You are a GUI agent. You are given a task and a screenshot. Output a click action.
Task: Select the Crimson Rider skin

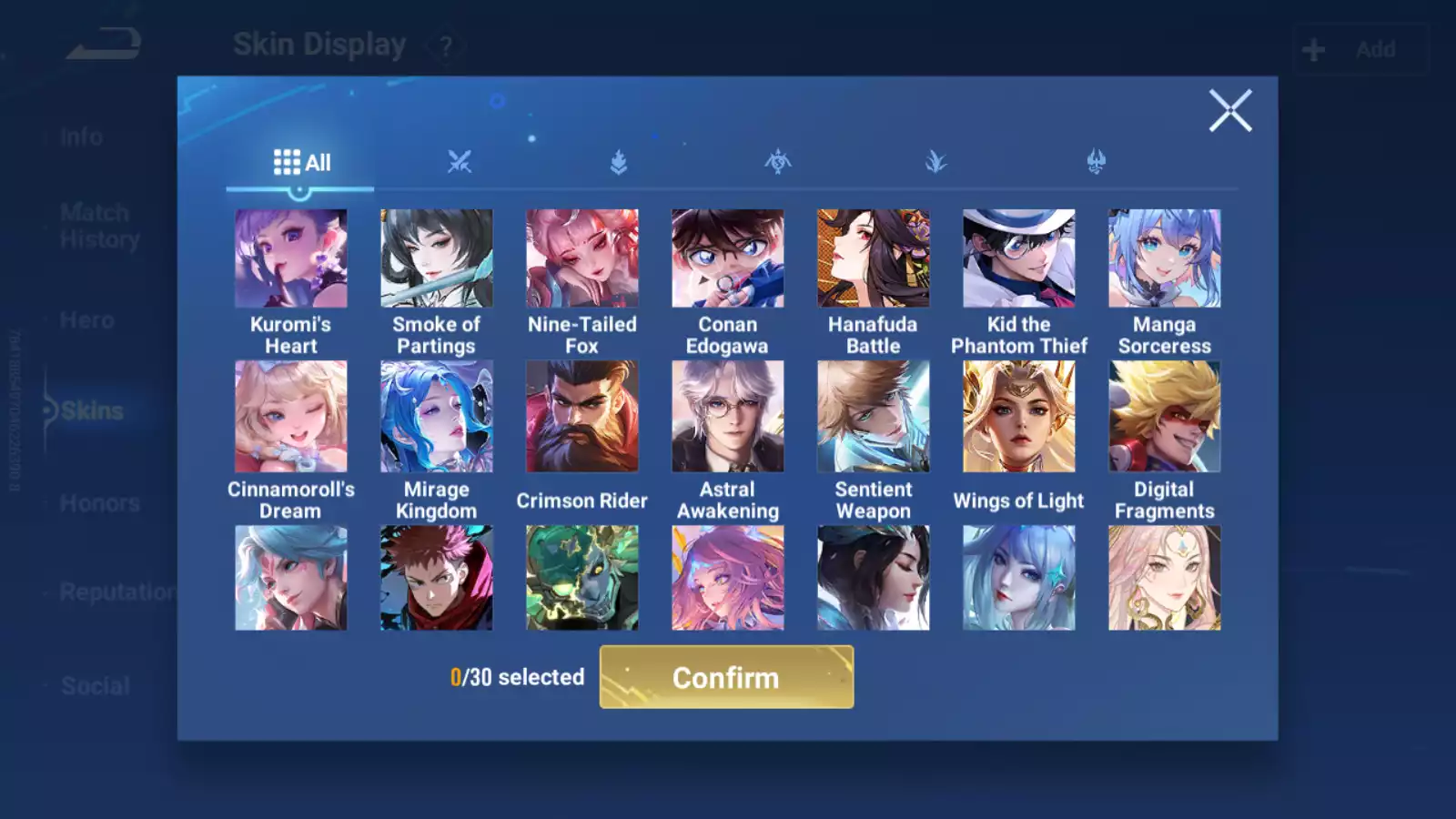coord(581,417)
